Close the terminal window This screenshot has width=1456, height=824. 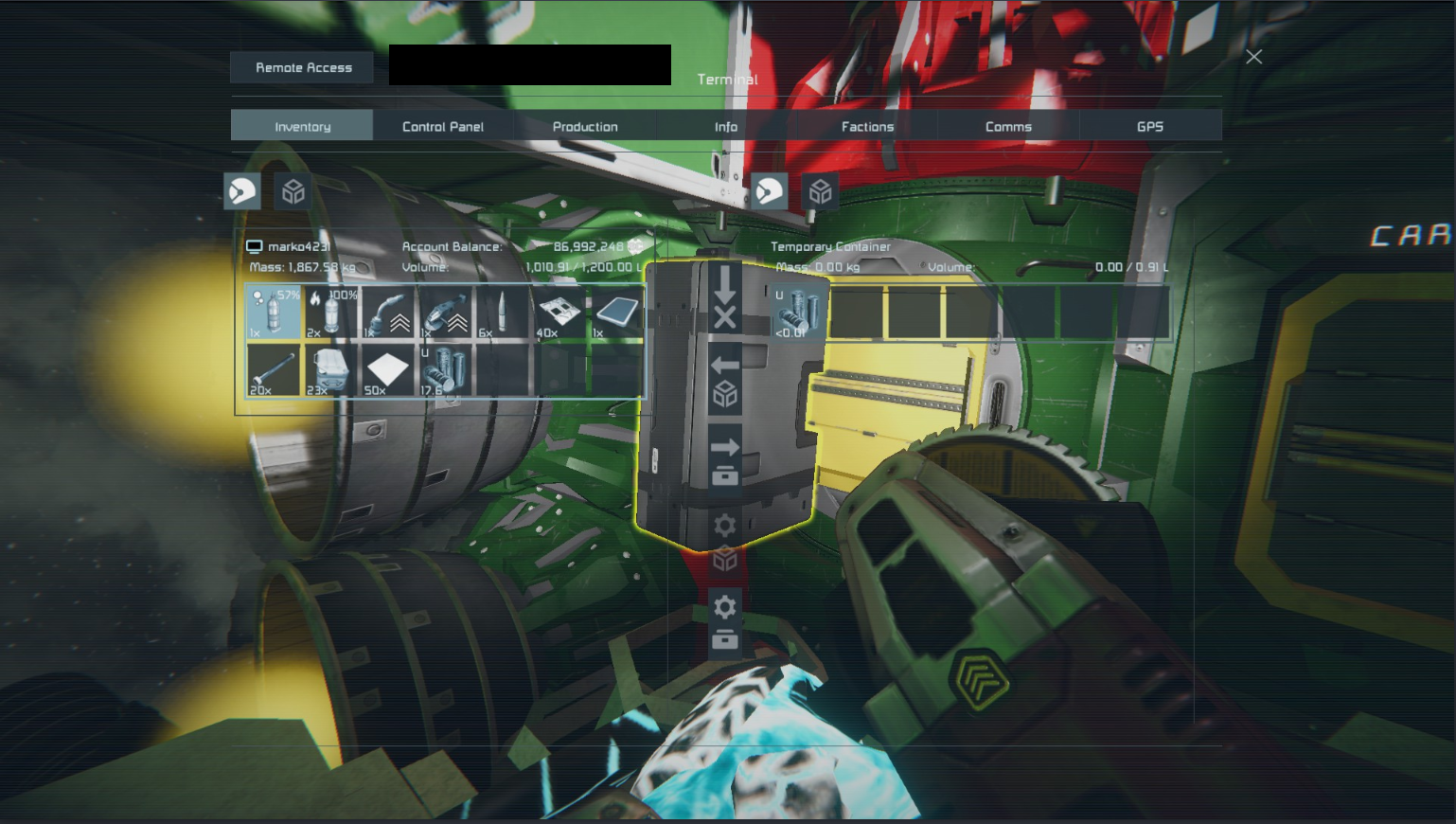coord(1254,57)
